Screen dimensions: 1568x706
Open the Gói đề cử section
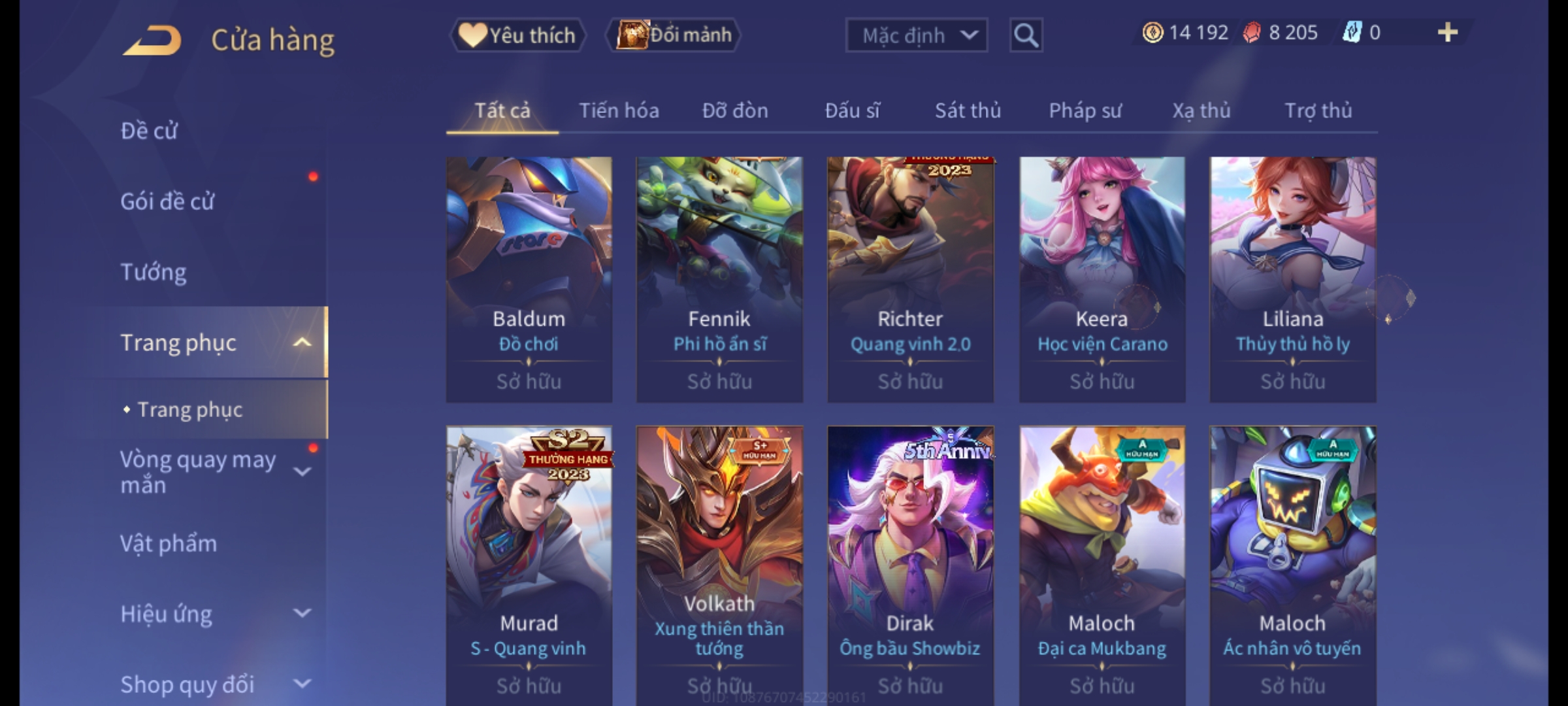[x=167, y=201]
